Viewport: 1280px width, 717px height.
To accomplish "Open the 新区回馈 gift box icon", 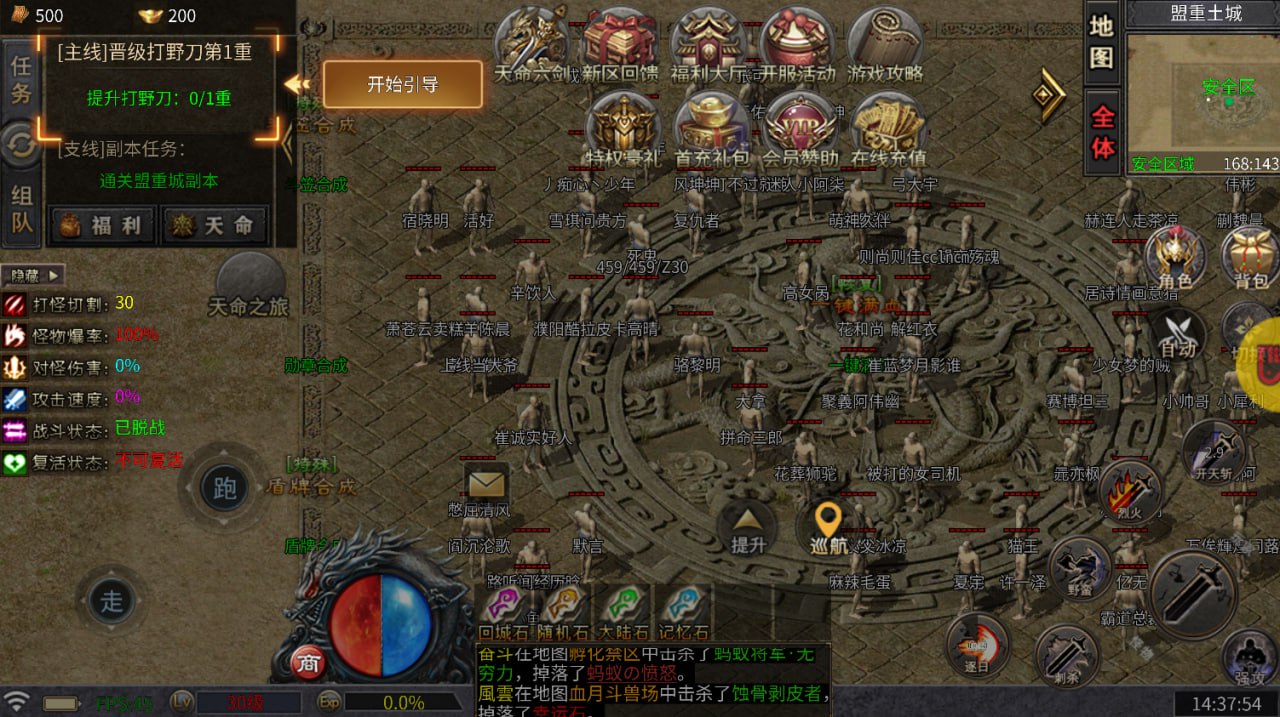I will click(619, 44).
